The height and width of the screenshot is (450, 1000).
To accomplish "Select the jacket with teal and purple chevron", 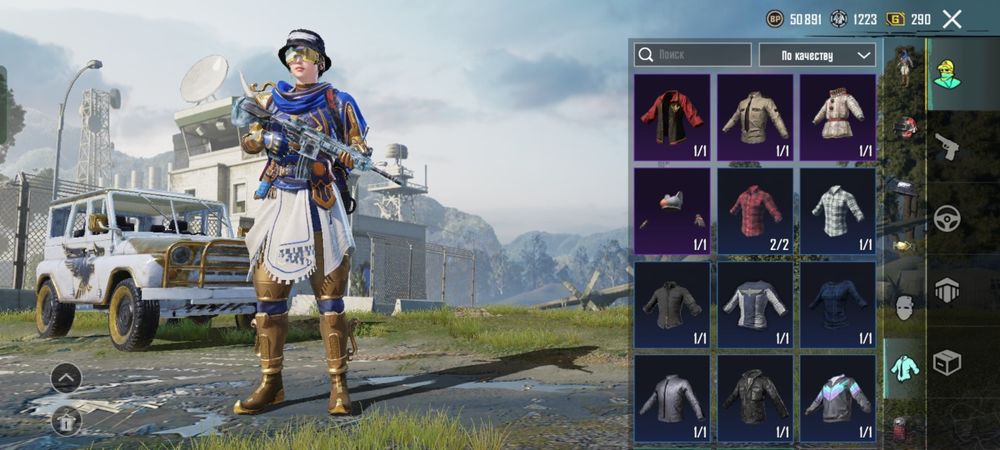I will click(x=838, y=398).
